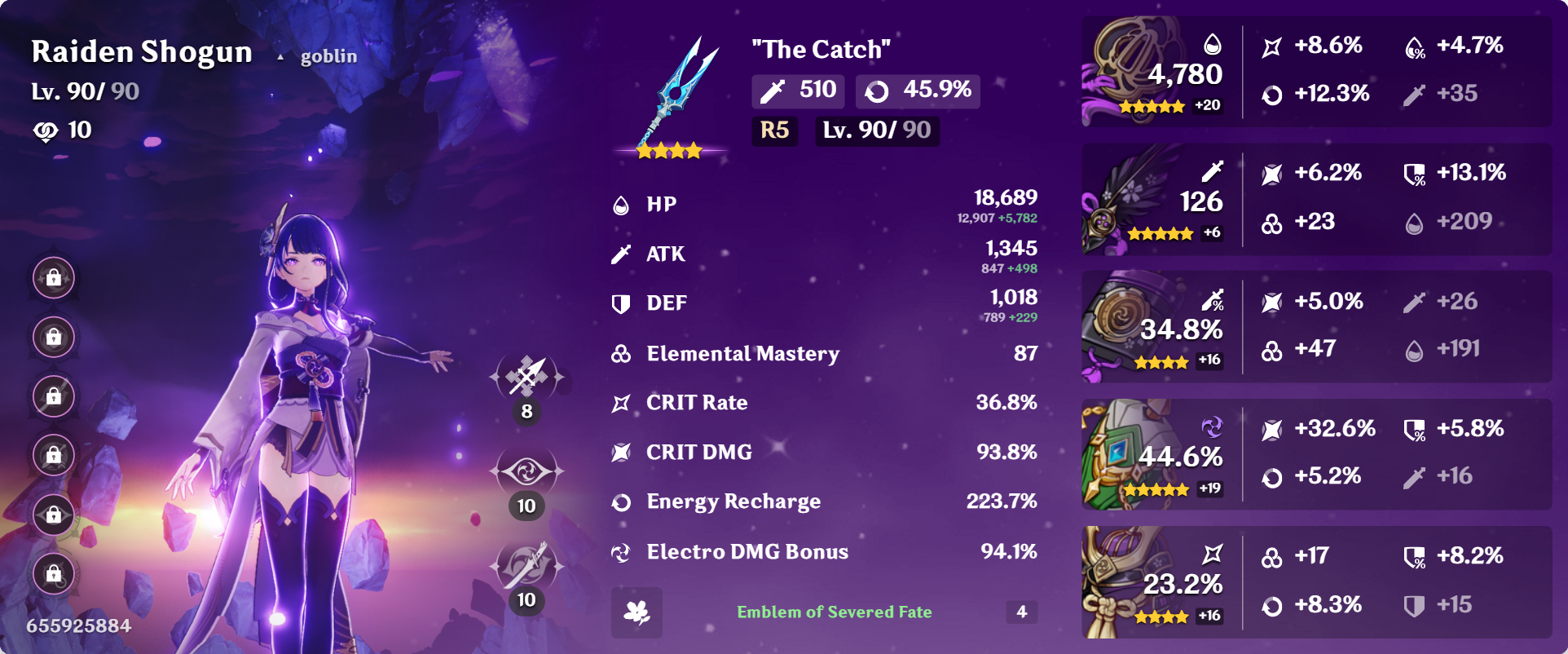Toggle the topmost constellation lock
The height and width of the screenshot is (654, 1568).
[54, 278]
